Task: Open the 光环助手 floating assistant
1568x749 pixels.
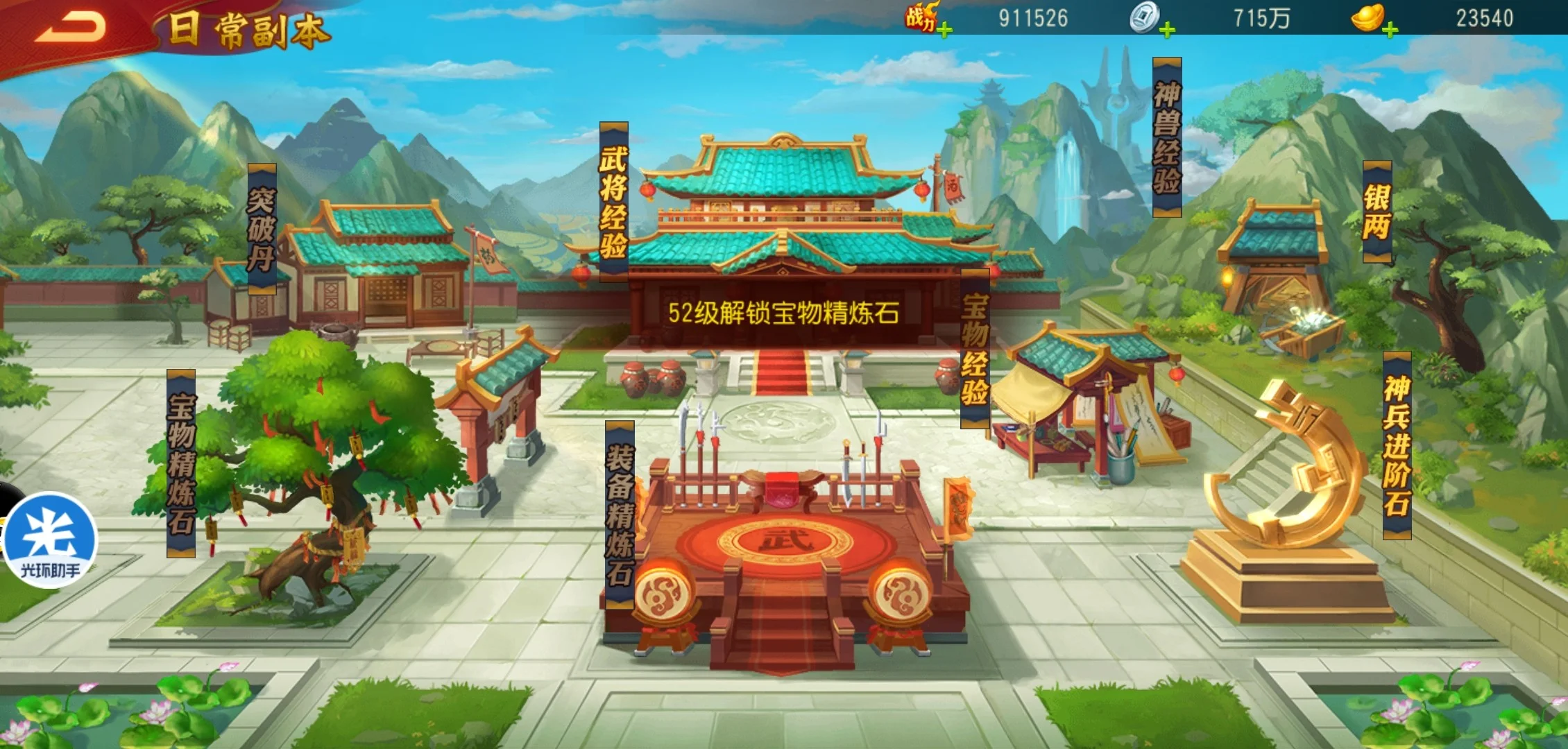Action: point(50,540)
